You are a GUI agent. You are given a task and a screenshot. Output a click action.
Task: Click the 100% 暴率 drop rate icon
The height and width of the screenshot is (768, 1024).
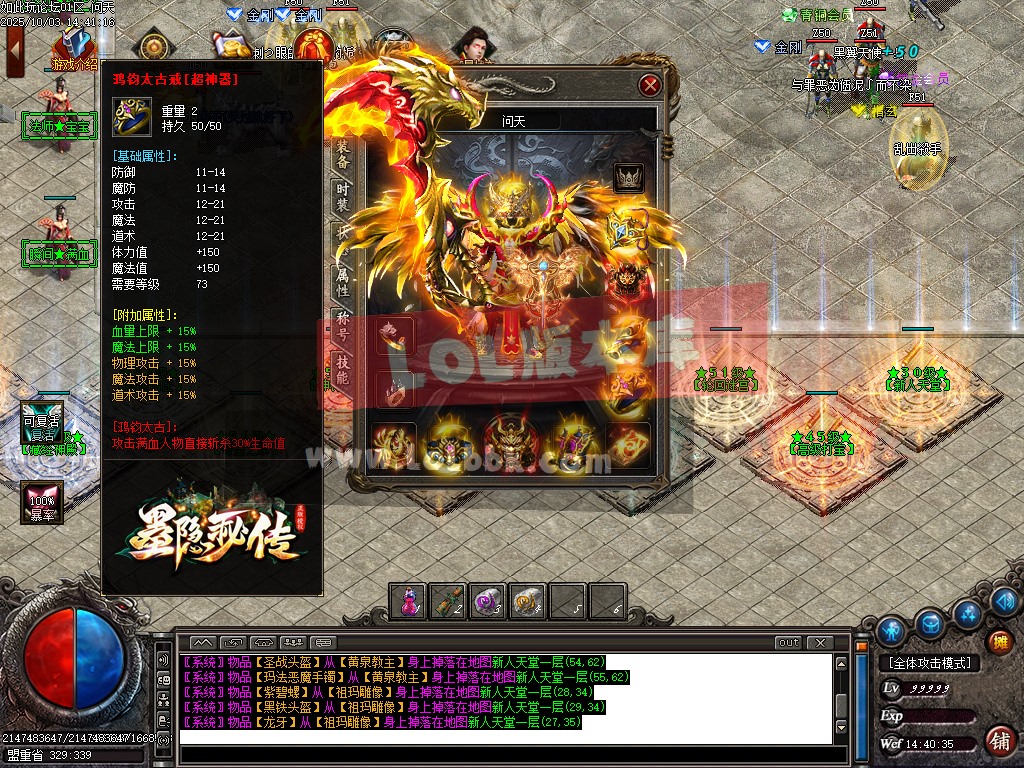pyautogui.click(x=42, y=501)
